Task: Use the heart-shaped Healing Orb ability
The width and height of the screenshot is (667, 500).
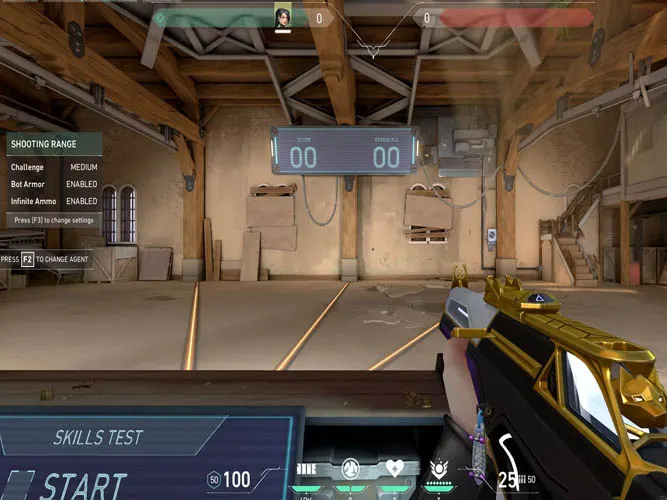Action: pos(394,468)
